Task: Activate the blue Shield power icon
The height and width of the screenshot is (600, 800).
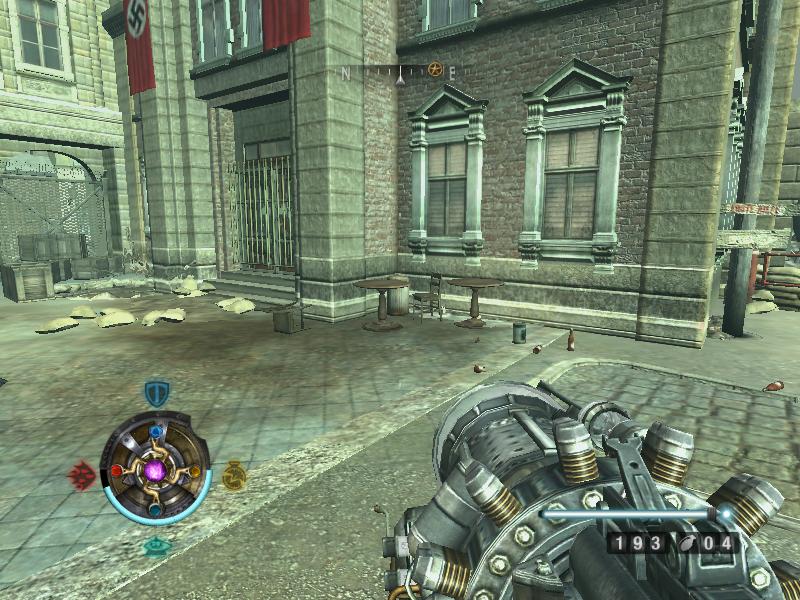Action: click(x=155, y=392)
